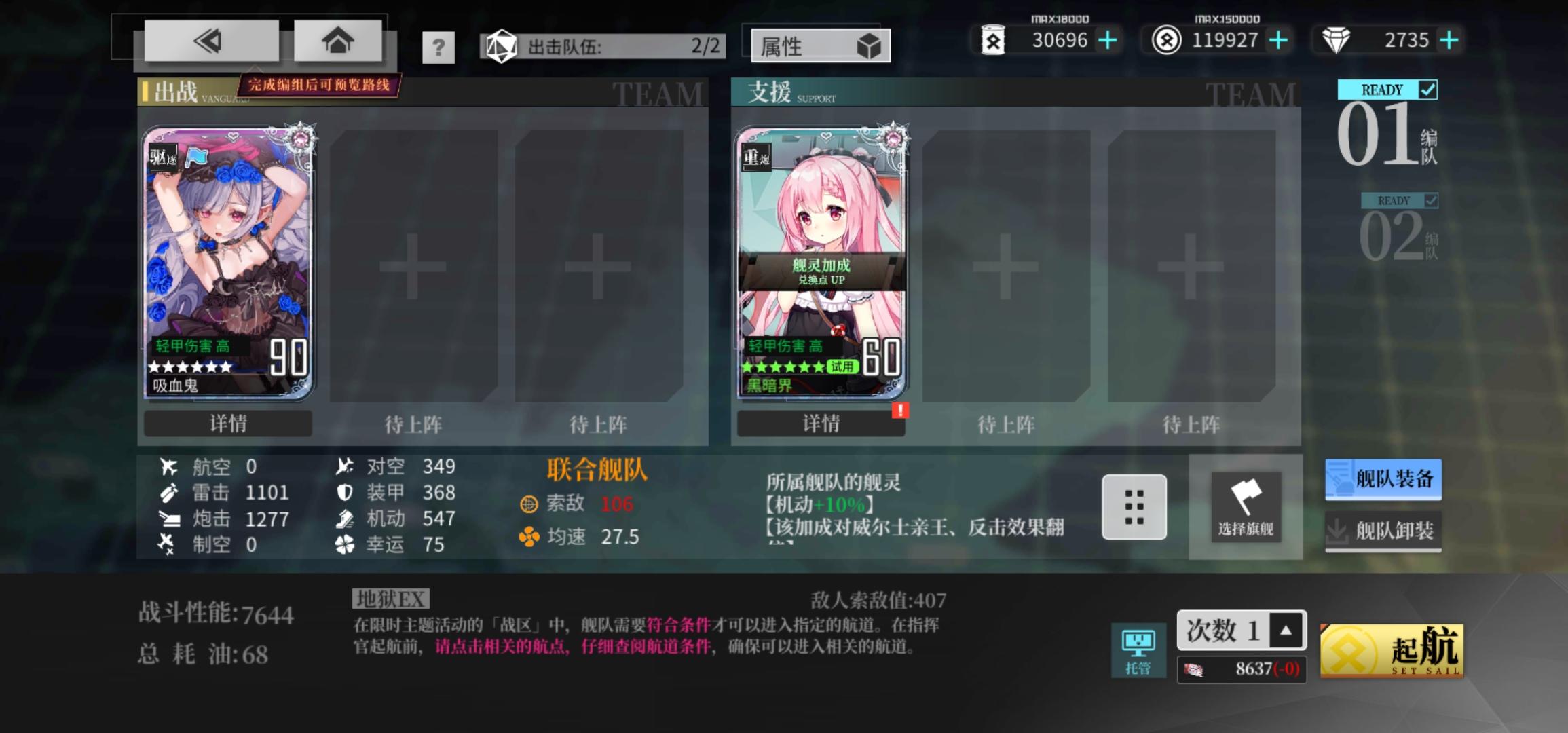This screenshot has width=1568, height=733.
Task: Click the fuel icon next to 30696
Action: 994,41
